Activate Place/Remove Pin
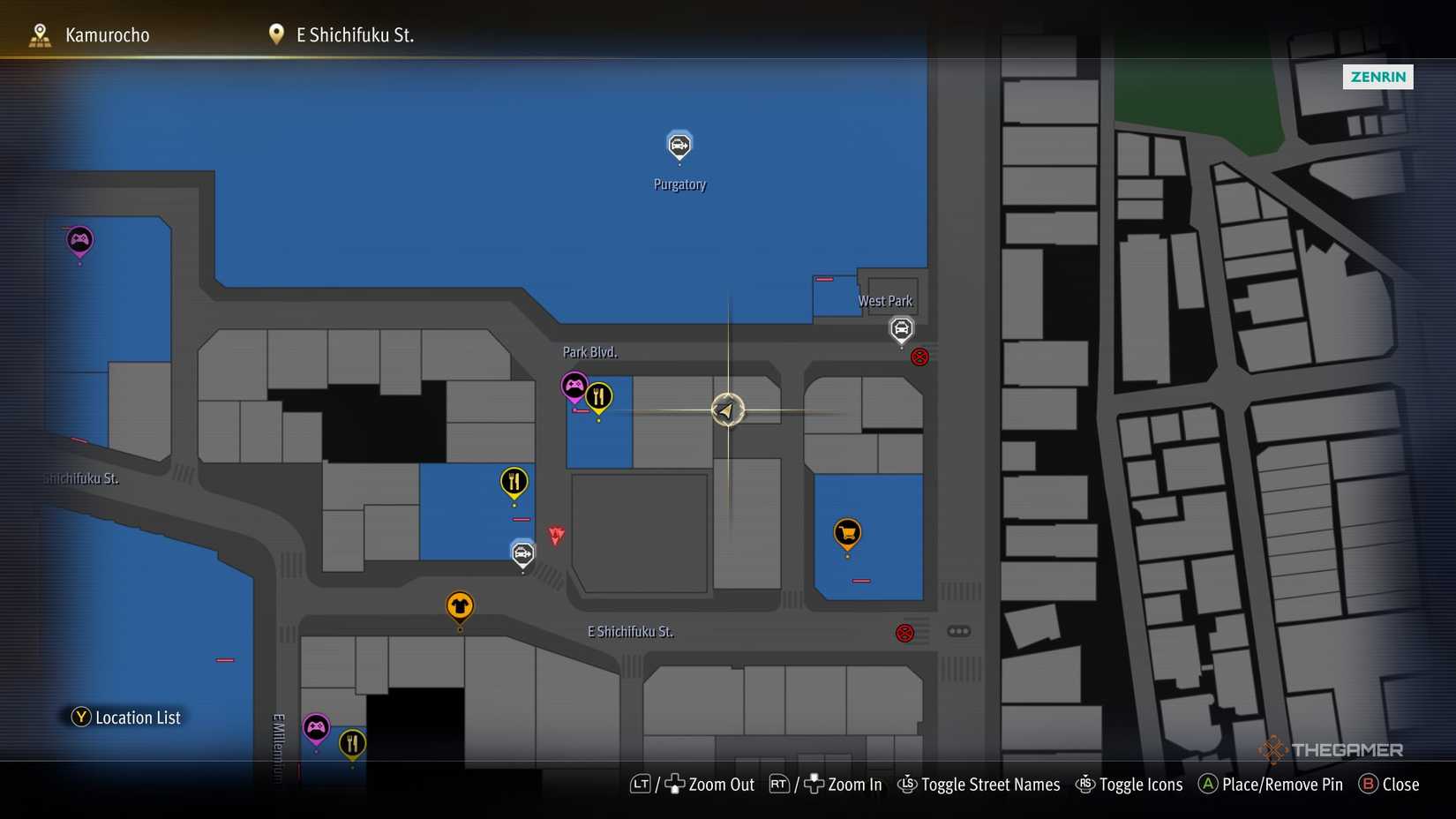Screen dimensions: 1456x819 tap(1269, 785)
